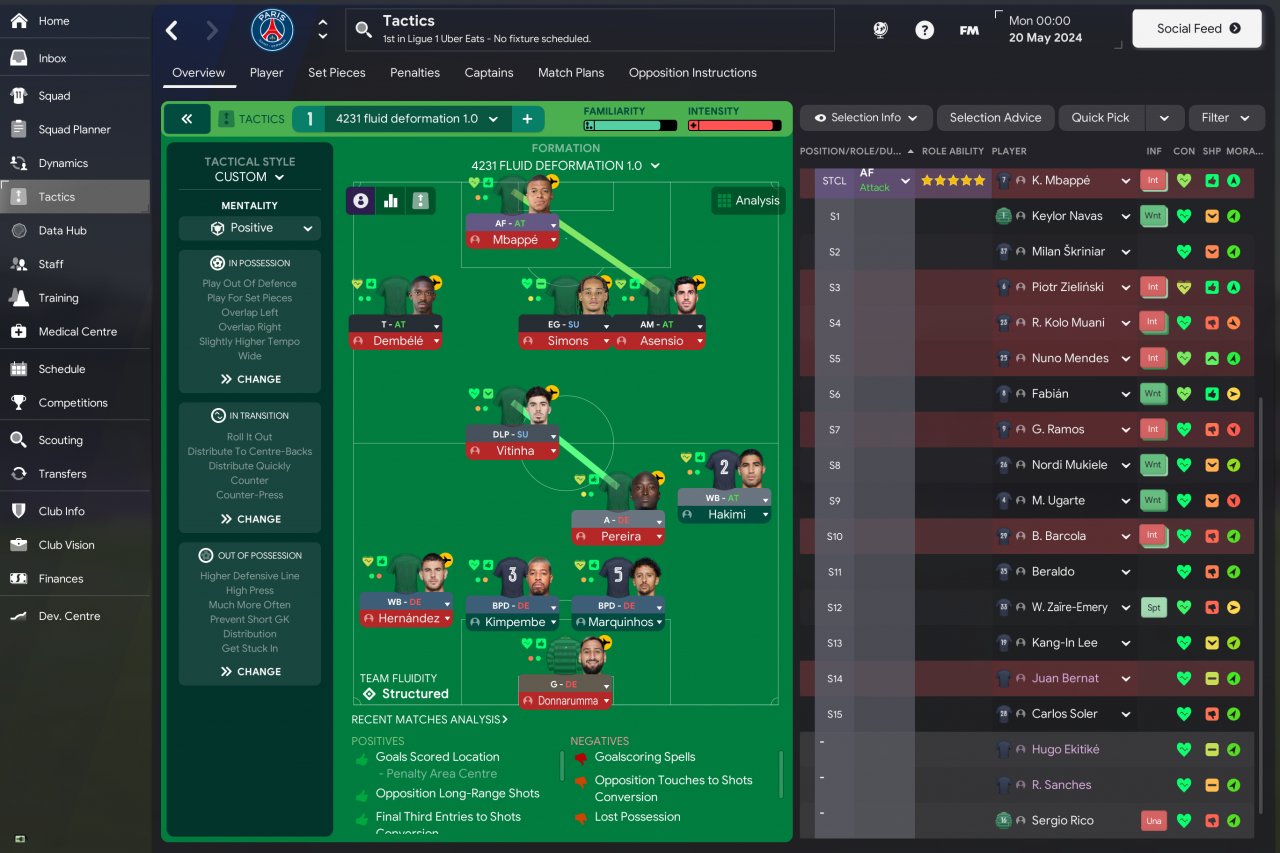Change the In Possession instructions

[x=250, y=379]
